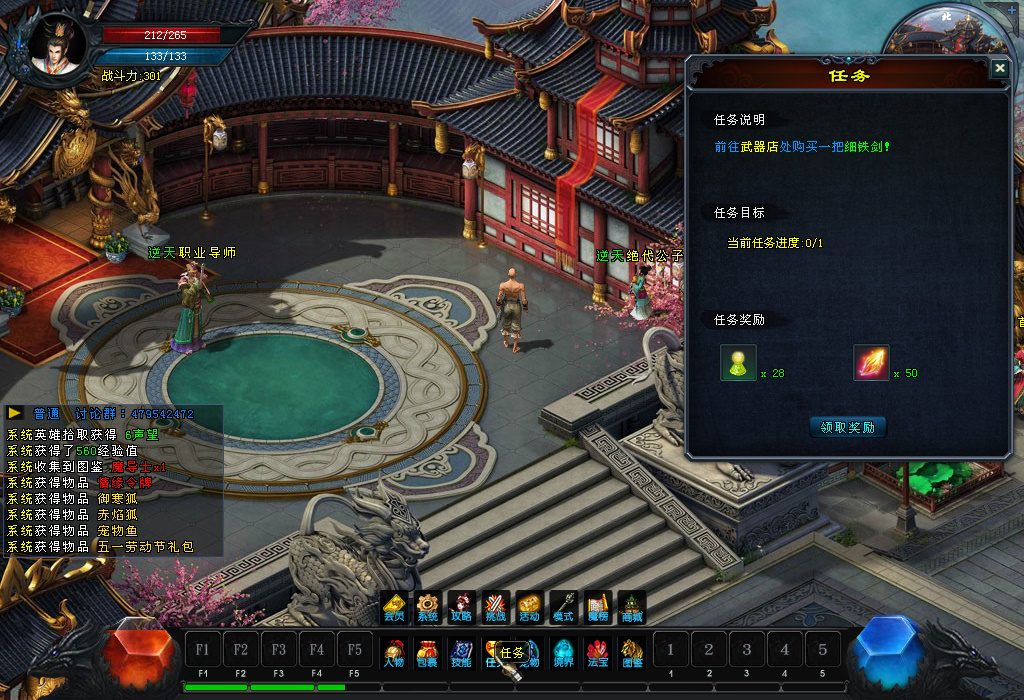This screenshot has height=700, width=1024.
Task: Open the 技能 skills panel
Action: click(462, 653)
